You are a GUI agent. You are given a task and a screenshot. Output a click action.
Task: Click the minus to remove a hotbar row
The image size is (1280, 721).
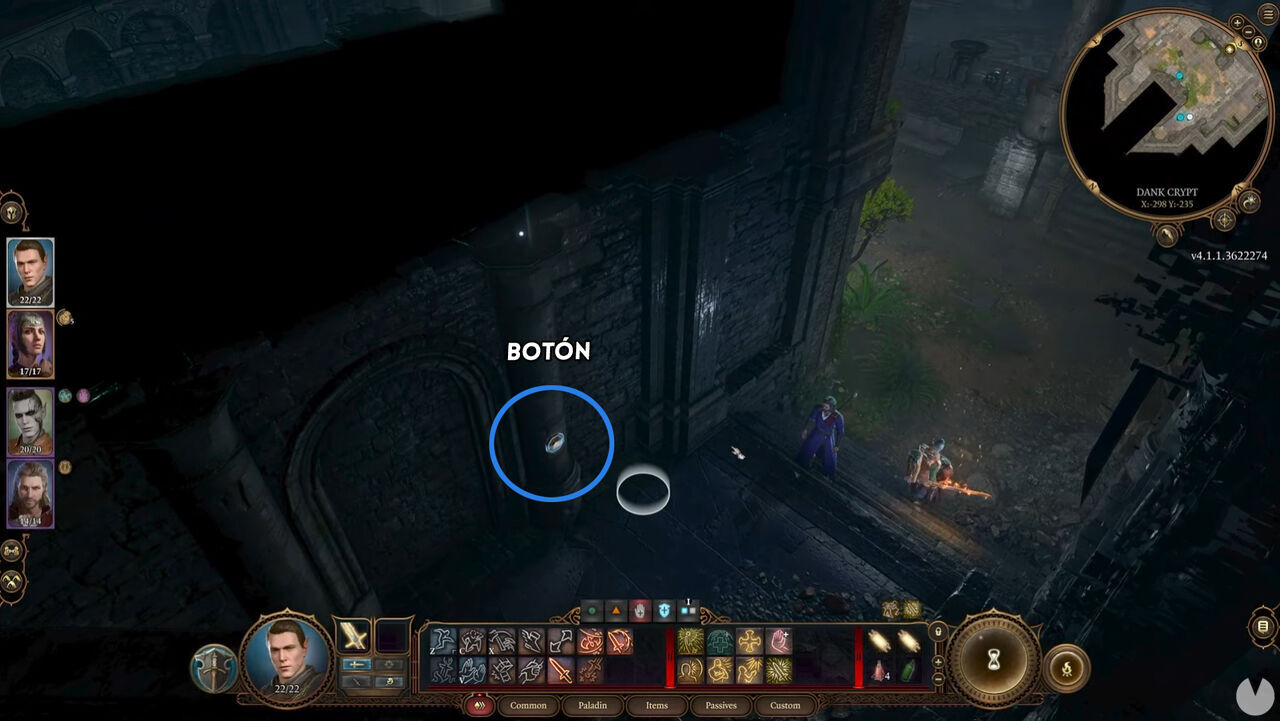(x=938, y=678)
